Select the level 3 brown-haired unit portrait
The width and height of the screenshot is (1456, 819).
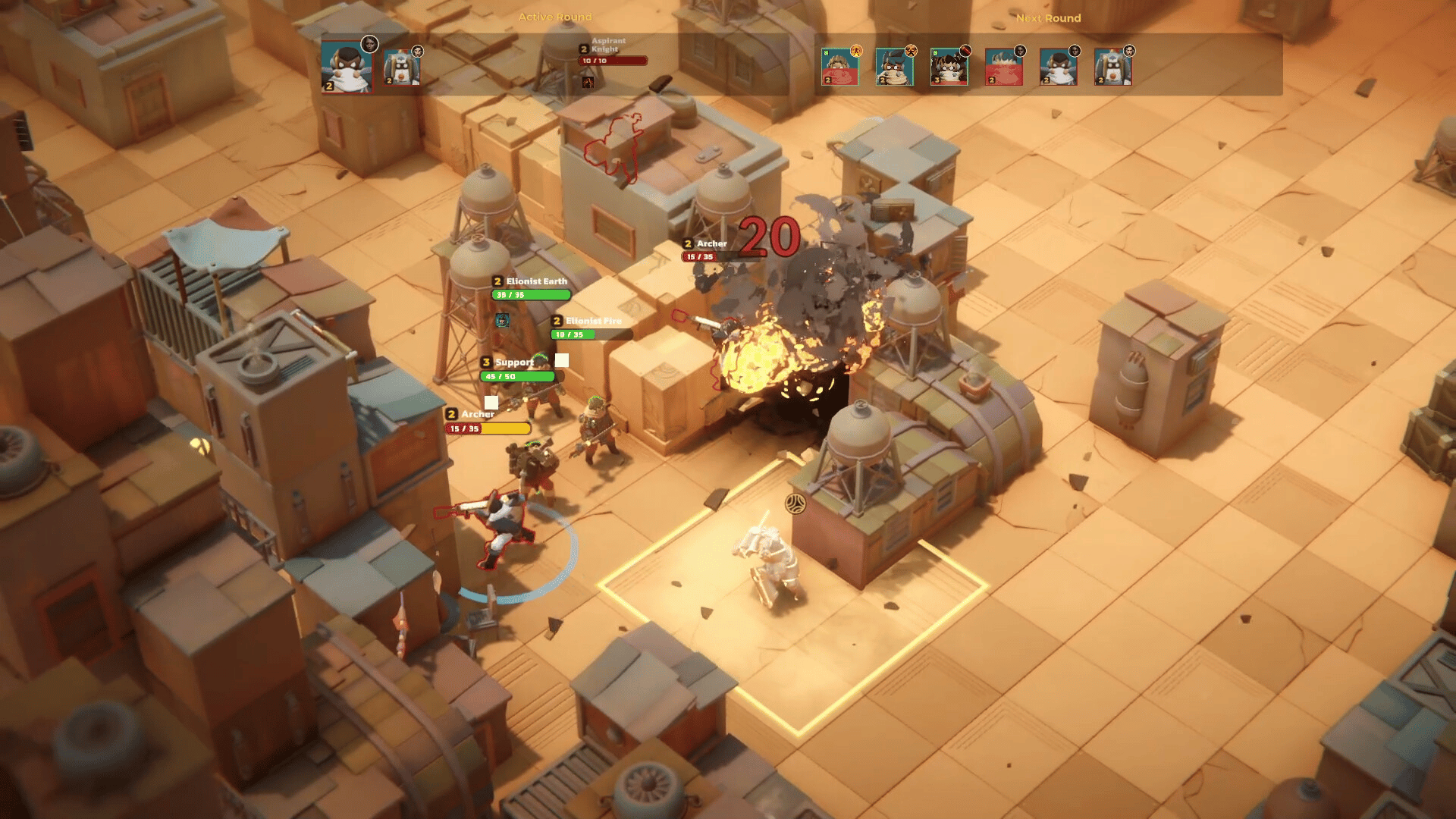[x=949, y=67]
